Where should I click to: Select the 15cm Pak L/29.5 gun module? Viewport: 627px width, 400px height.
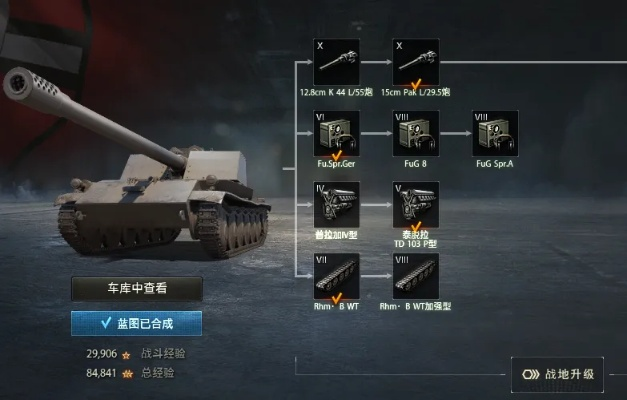pos(415,62)
